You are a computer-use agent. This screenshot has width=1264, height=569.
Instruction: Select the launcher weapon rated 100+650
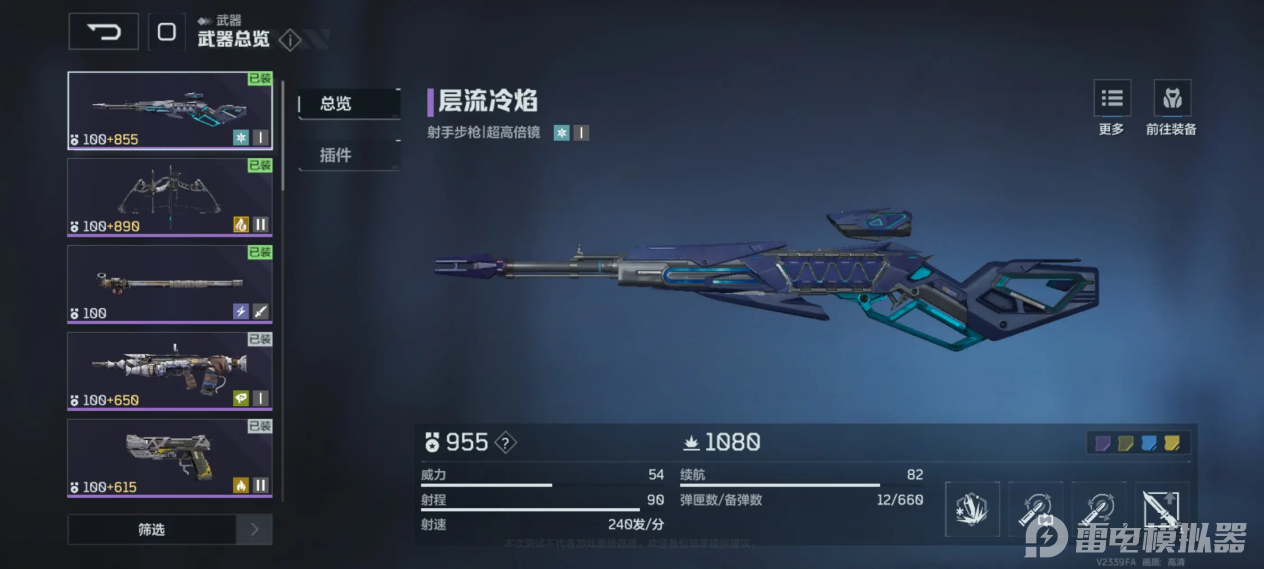pos(170,371)
